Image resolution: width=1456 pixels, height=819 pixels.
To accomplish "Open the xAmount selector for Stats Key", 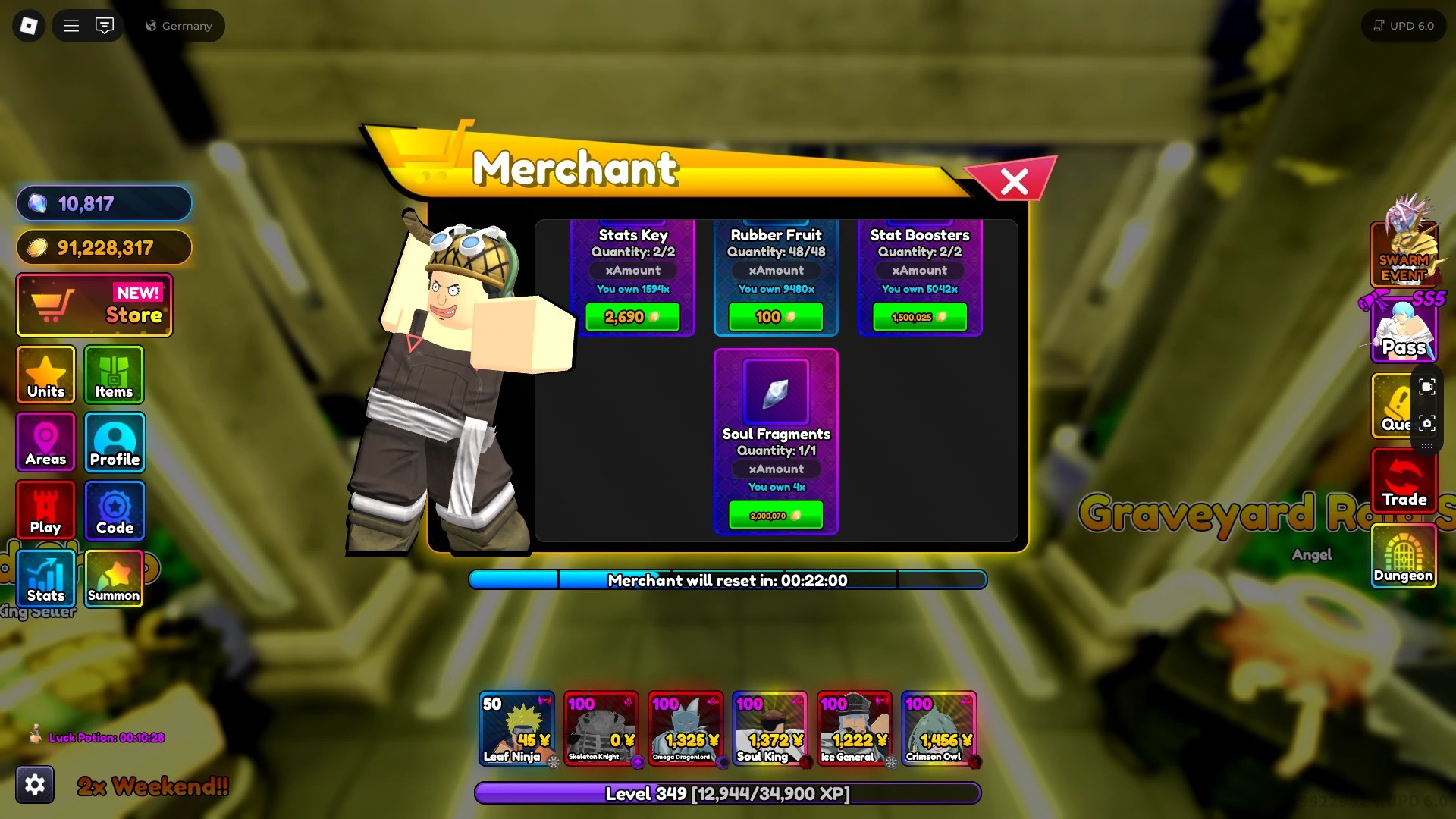I will 634,270.
